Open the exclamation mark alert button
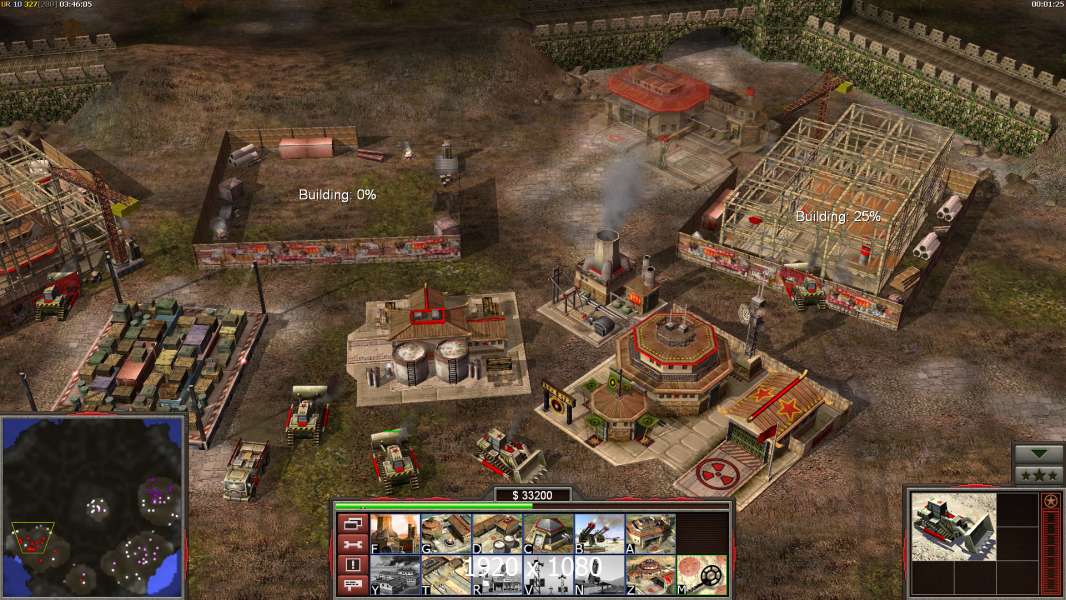The image size is (1066, 600). point(351,565)
